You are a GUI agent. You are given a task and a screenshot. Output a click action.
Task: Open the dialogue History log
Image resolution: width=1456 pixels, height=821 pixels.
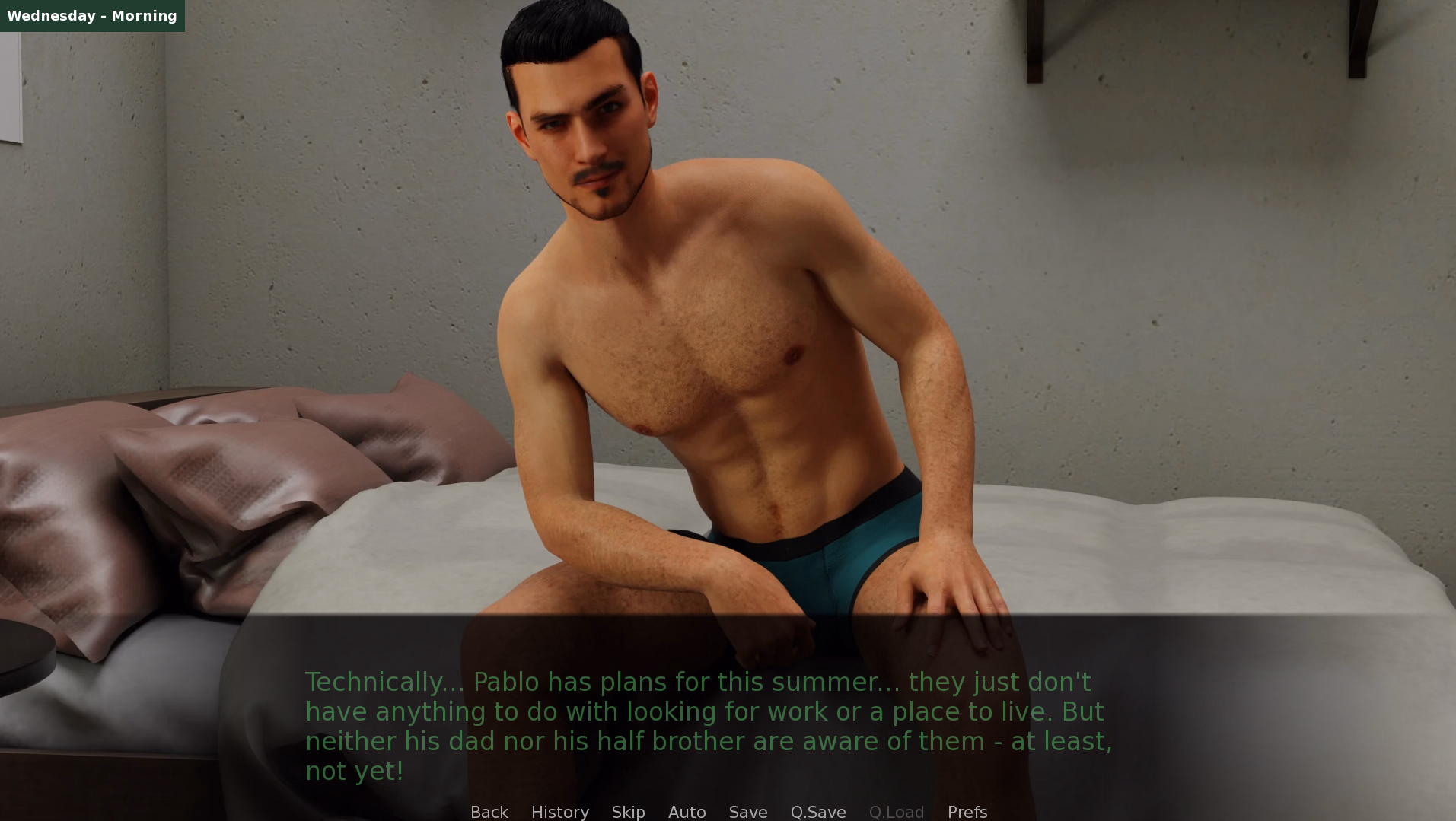point(559,812)
